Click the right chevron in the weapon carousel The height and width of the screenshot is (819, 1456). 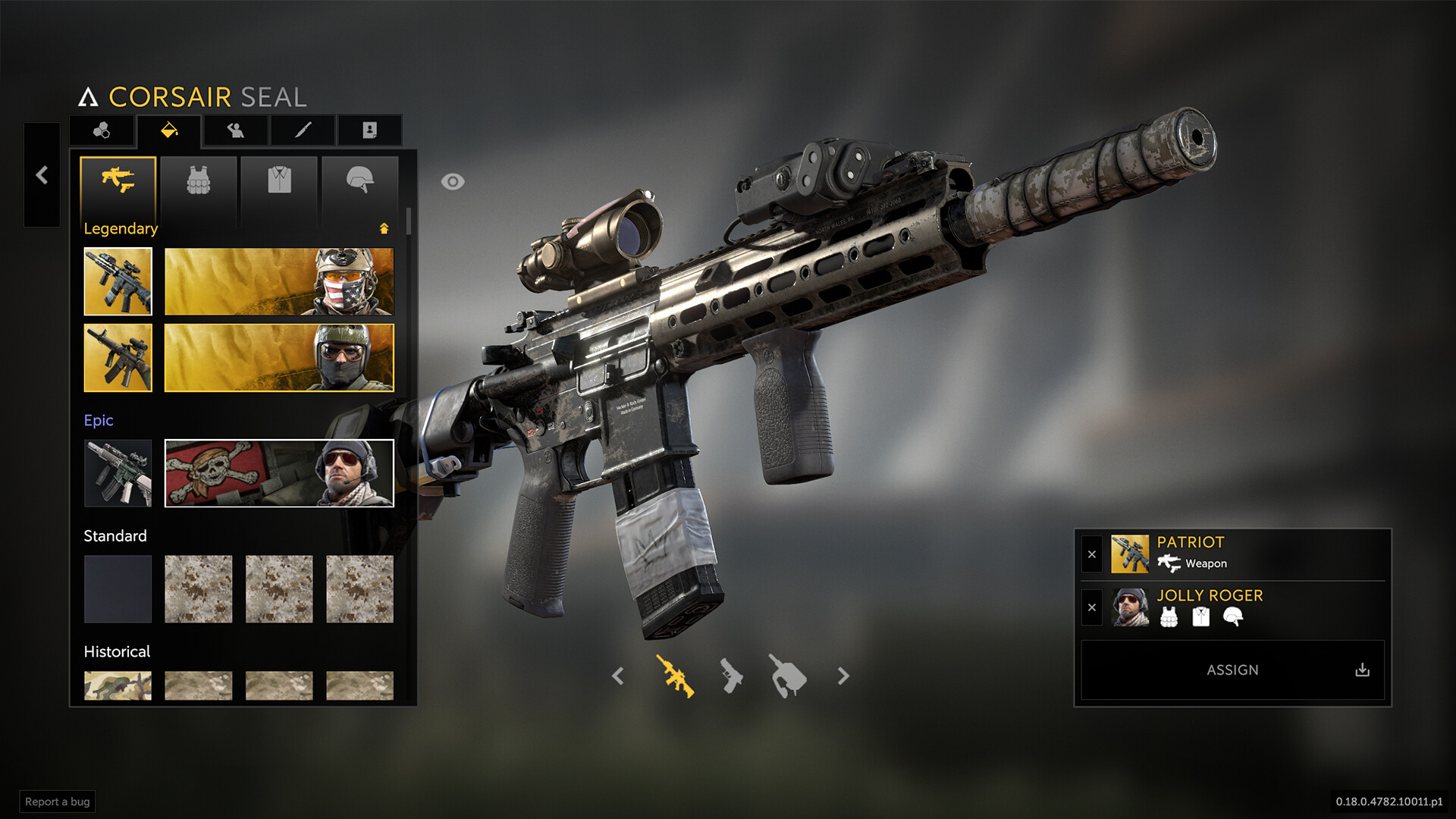pos(843,676)
